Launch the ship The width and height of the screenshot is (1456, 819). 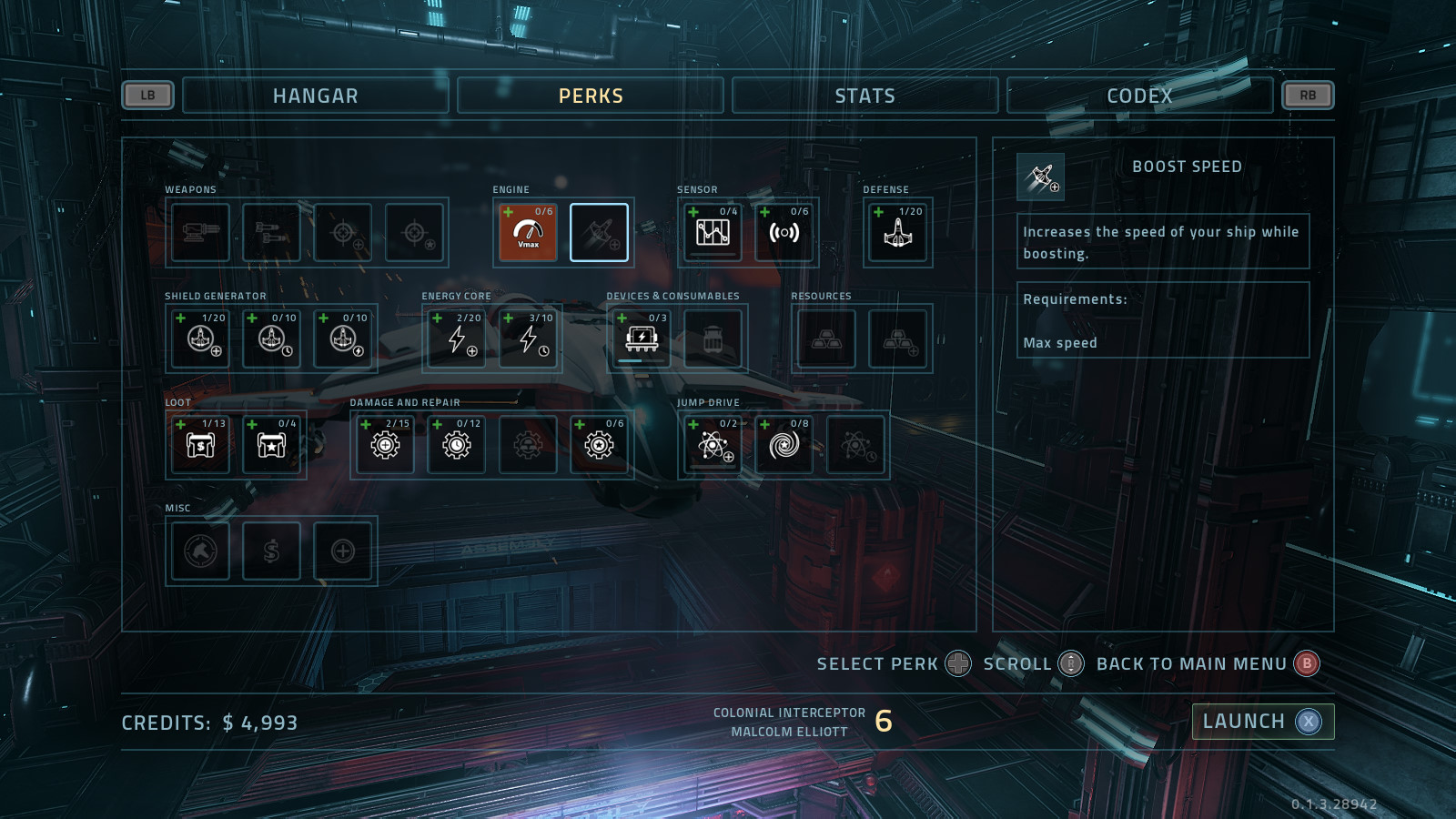click(1262, 722)
